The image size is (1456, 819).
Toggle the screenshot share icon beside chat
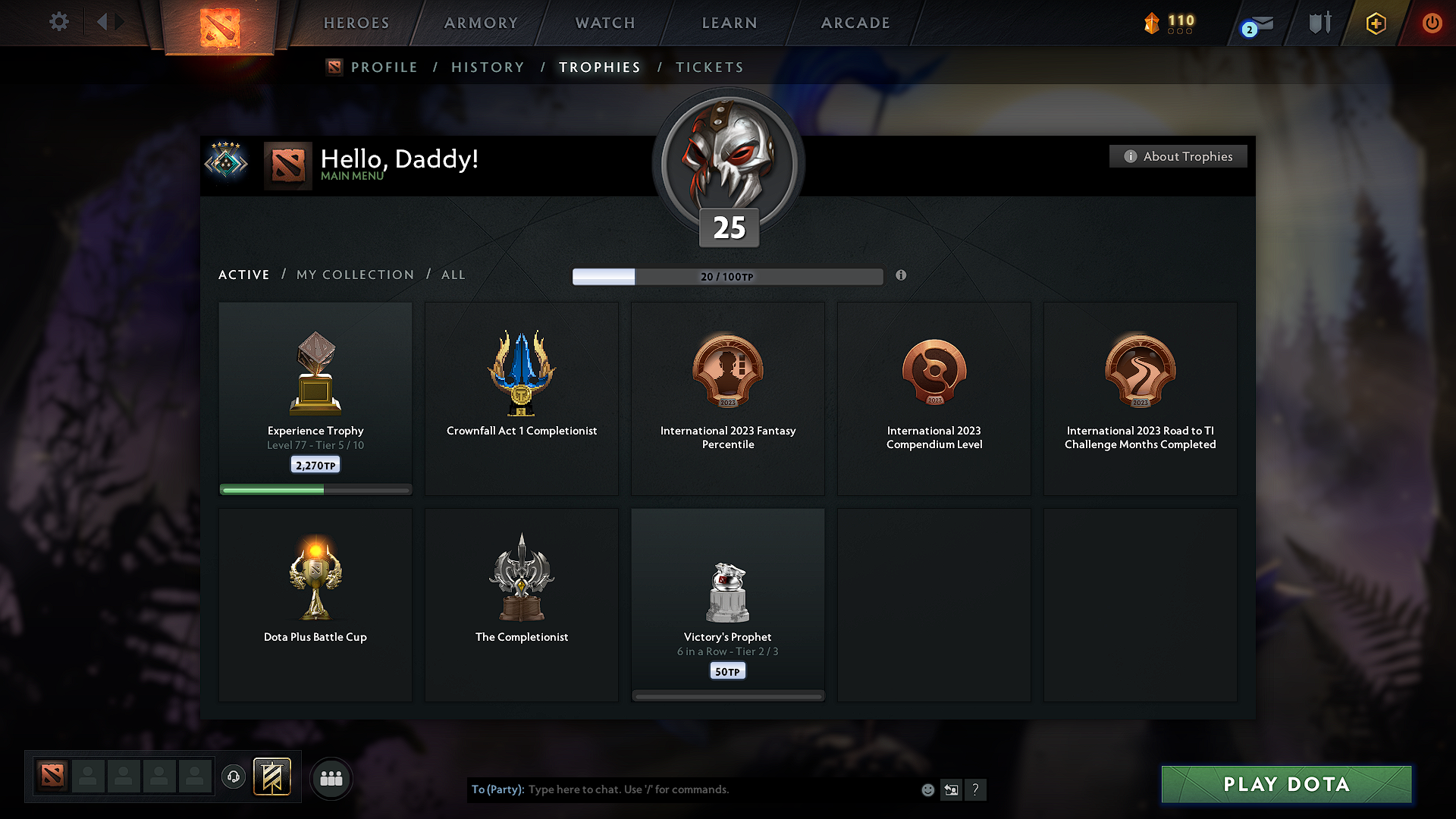tap(952, 789)
